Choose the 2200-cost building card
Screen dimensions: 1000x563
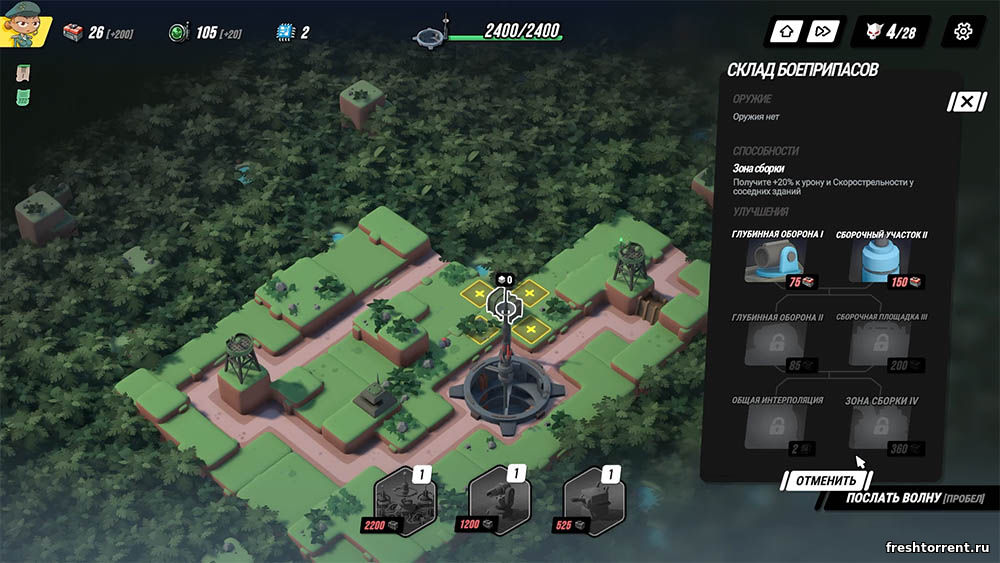404,497
